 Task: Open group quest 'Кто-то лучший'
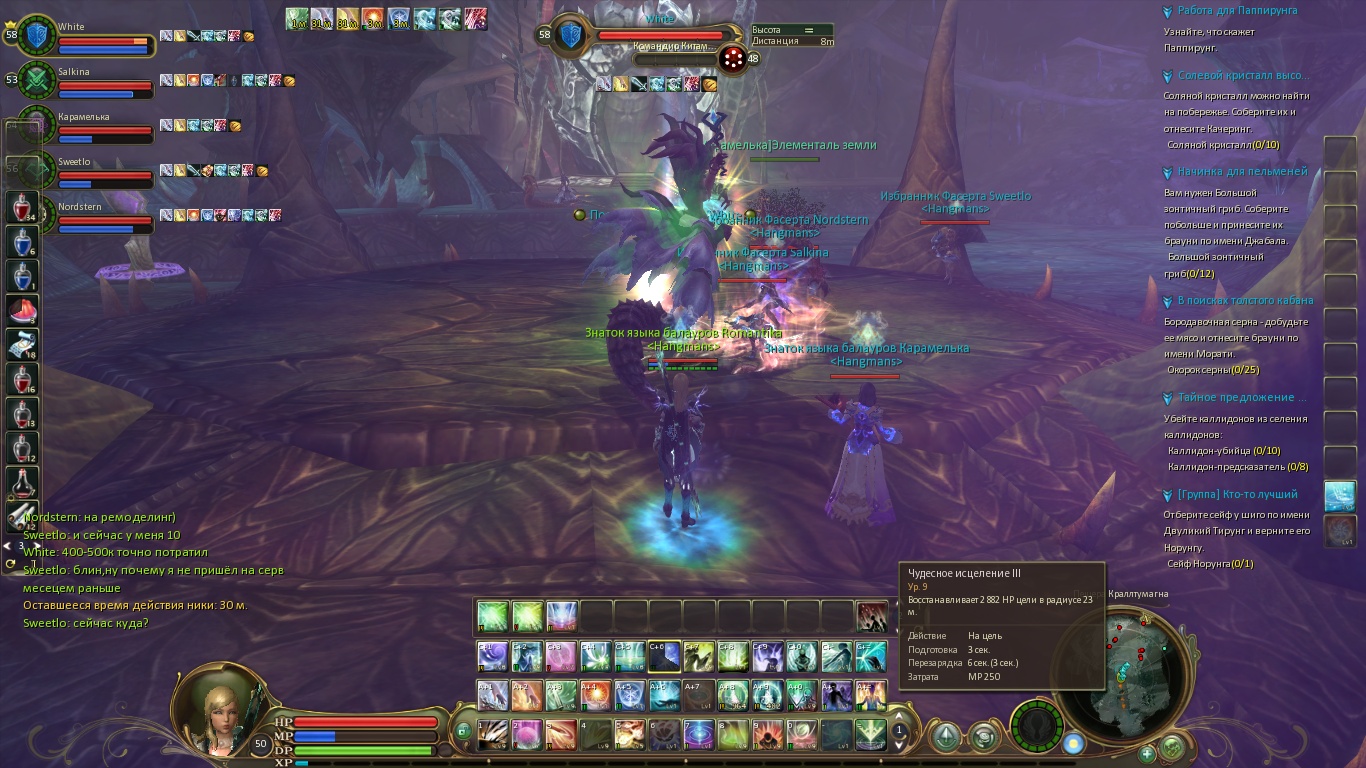coord(1237,494)
